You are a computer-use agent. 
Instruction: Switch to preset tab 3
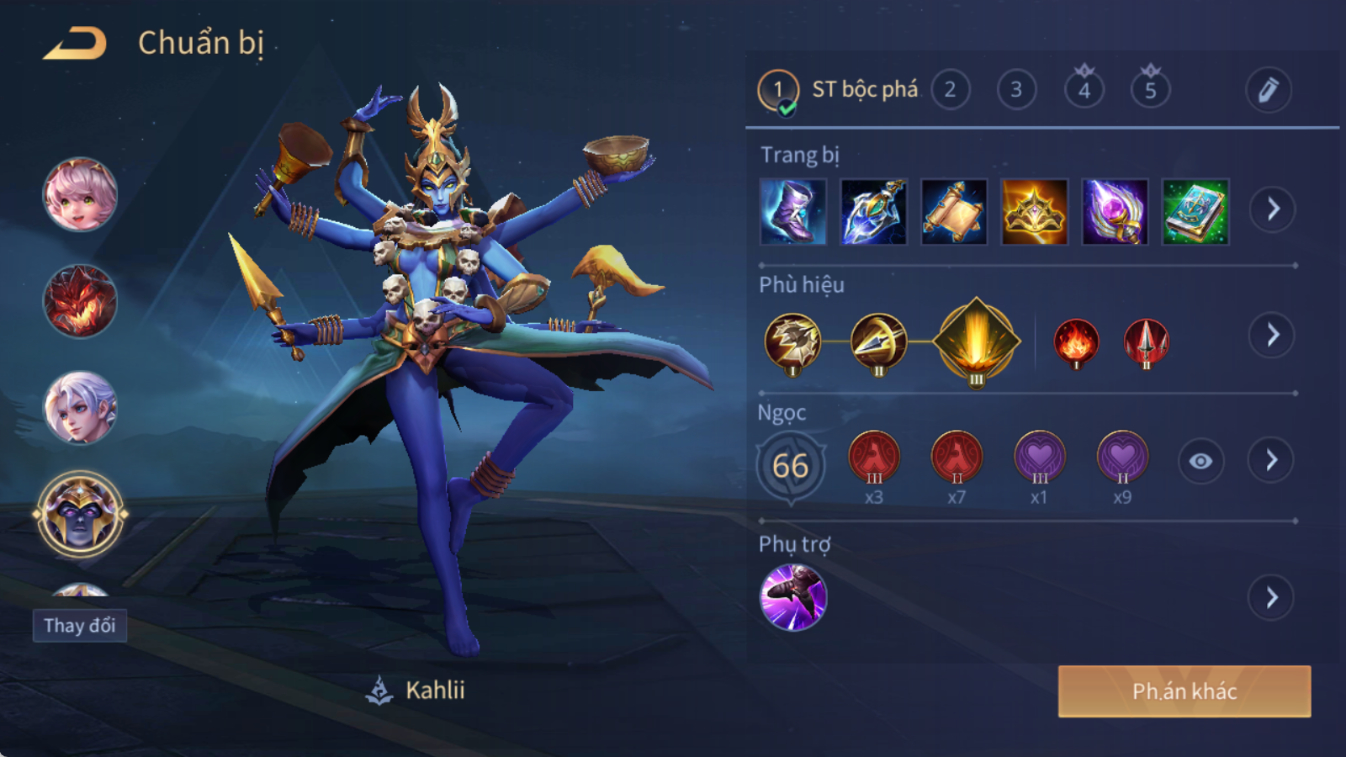pyautogui.click(x=1016, y=90)
